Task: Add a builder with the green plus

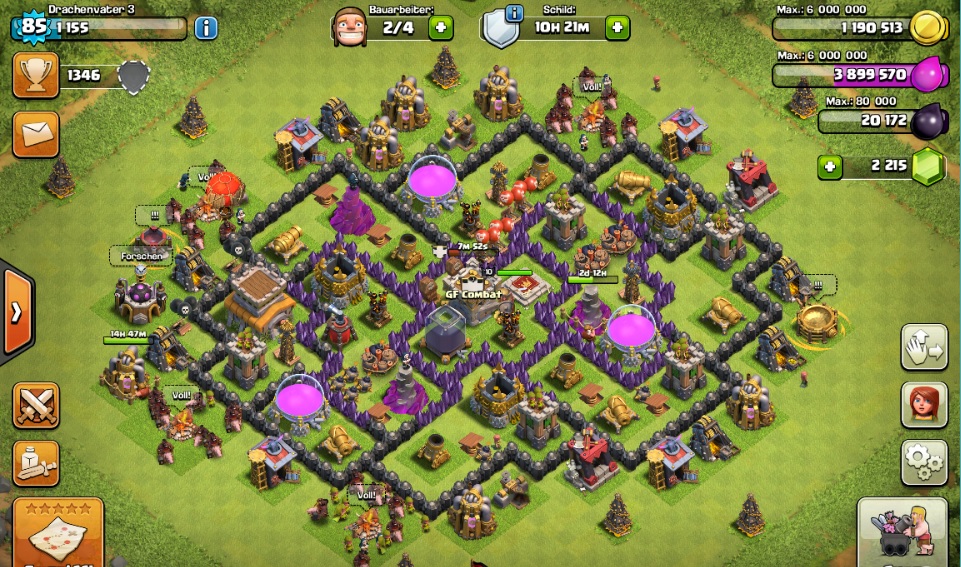Action: point(440,27)
